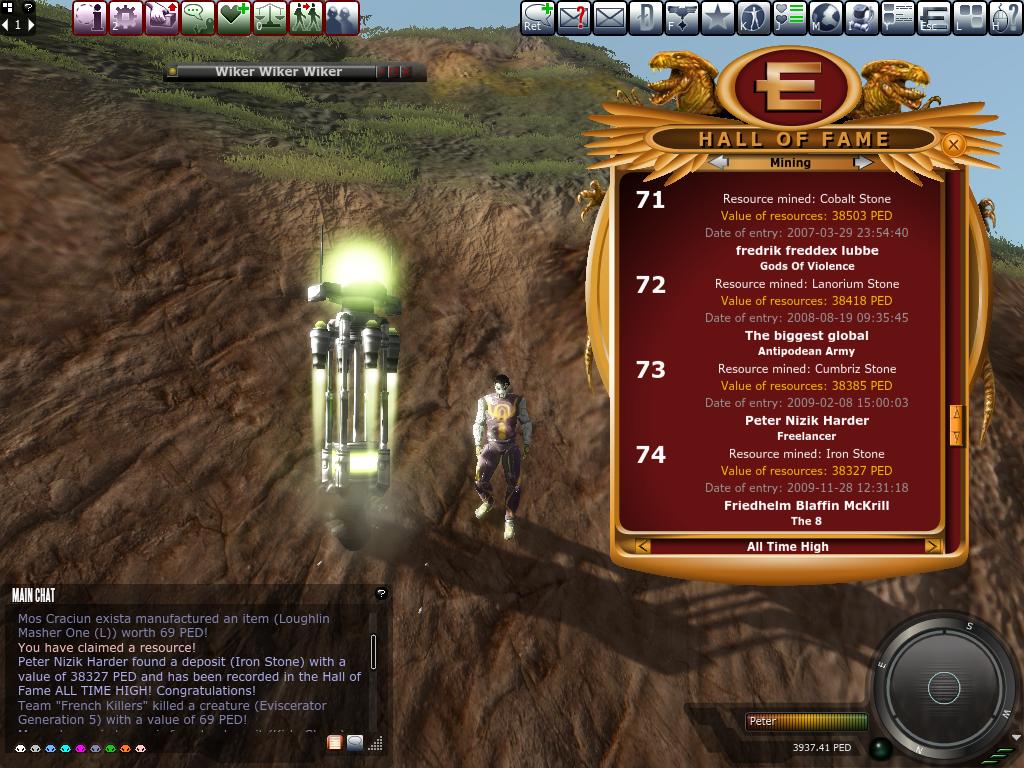The height and width of the screenshot is (768, 1024).
Task: Open the info 'i' action icon
Action: [90, 18]
